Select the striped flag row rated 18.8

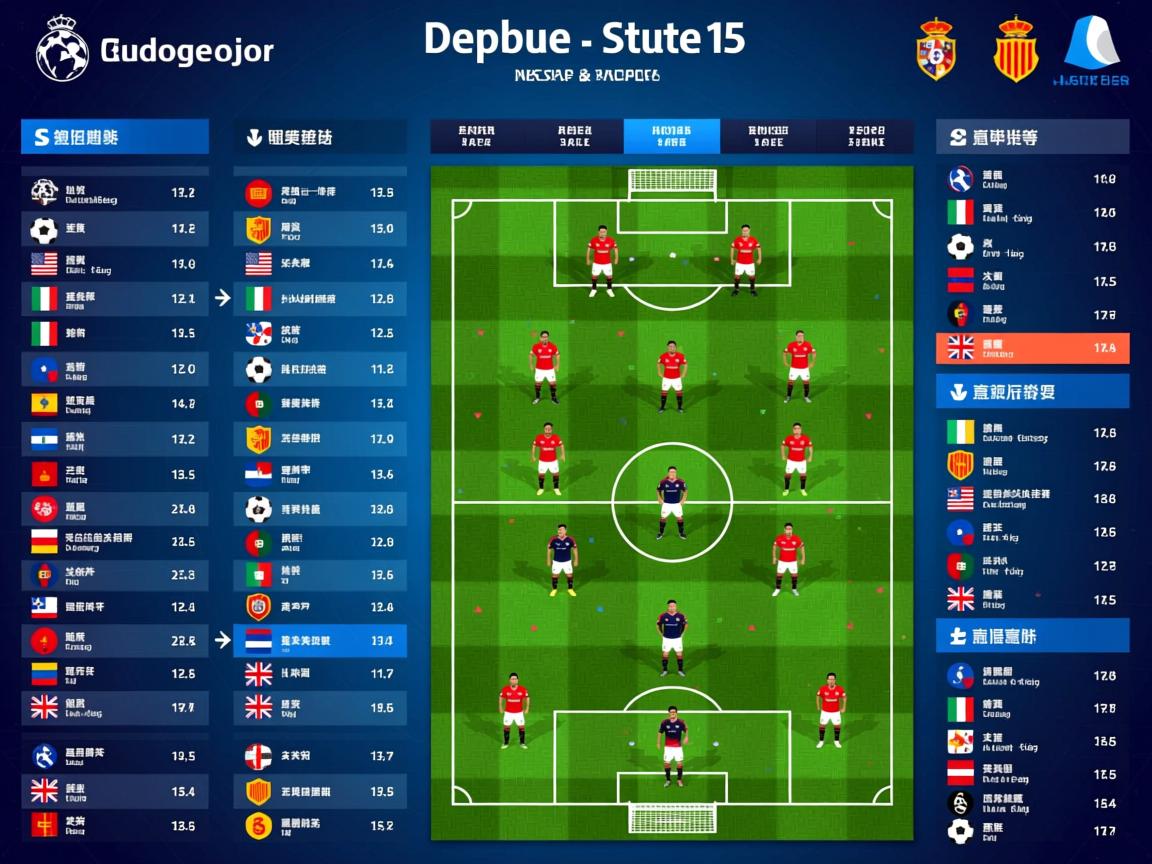1032,498
